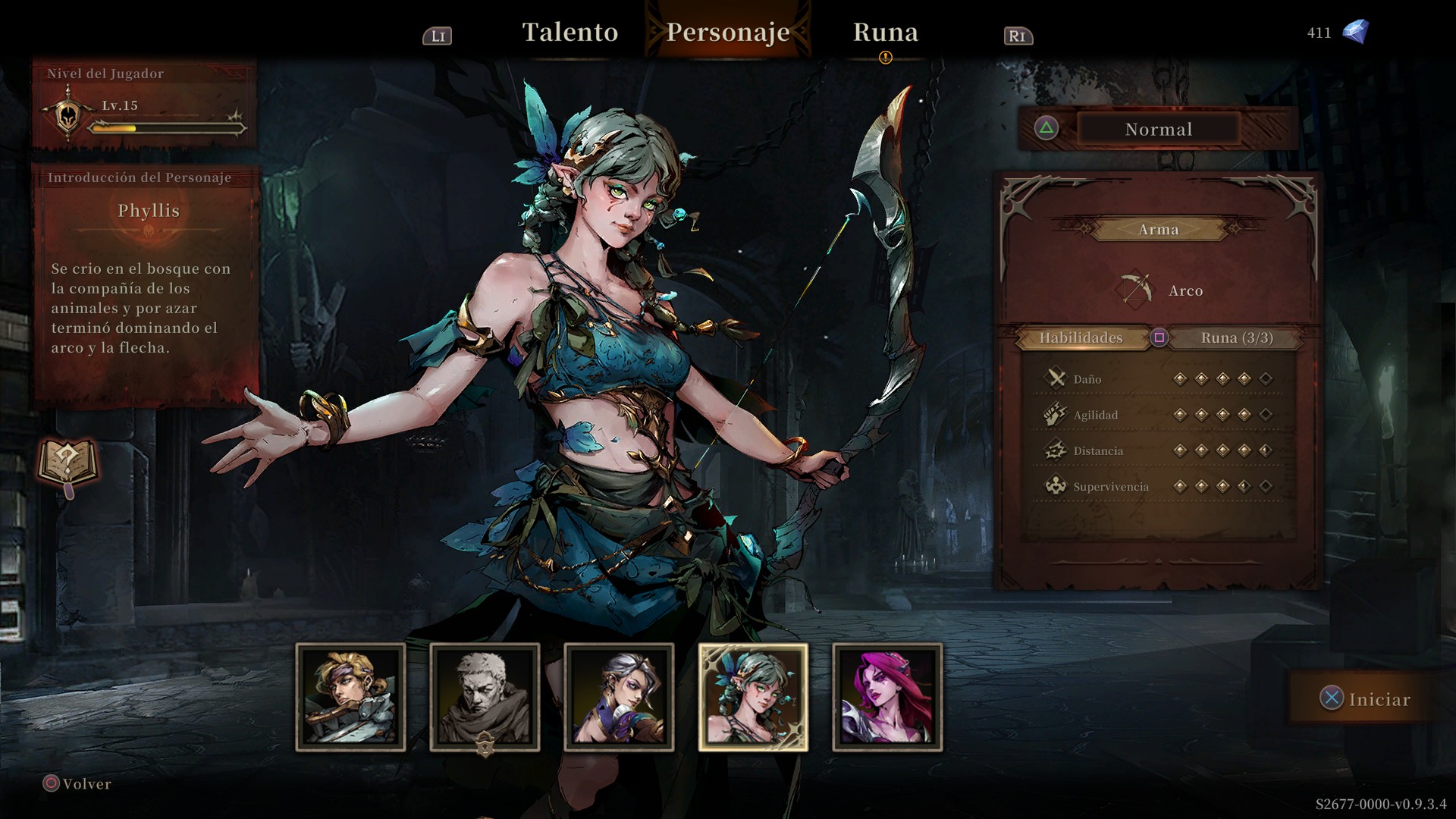The image size is (1456, 819).
Task: Go back with Volver
Action: coord(77,783)
